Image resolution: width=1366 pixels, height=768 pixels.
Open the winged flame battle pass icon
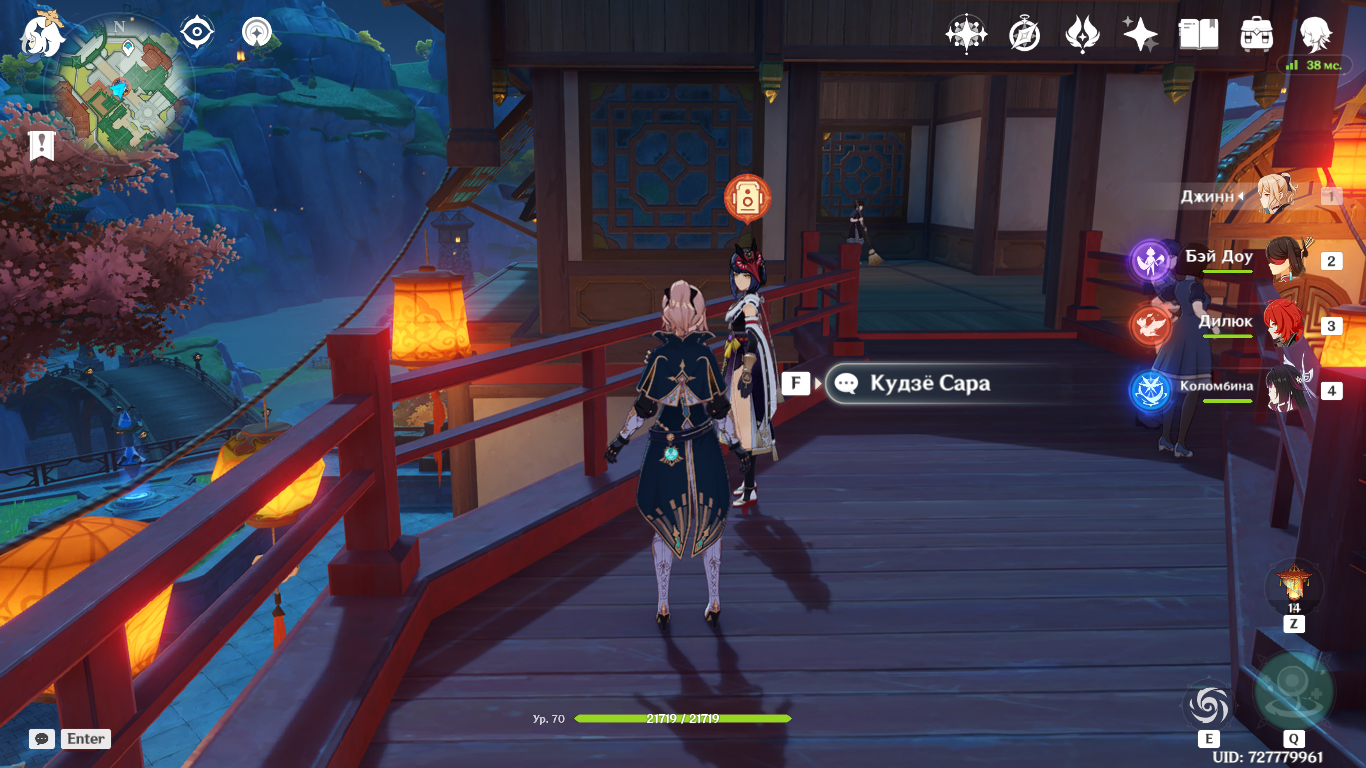1082,35
